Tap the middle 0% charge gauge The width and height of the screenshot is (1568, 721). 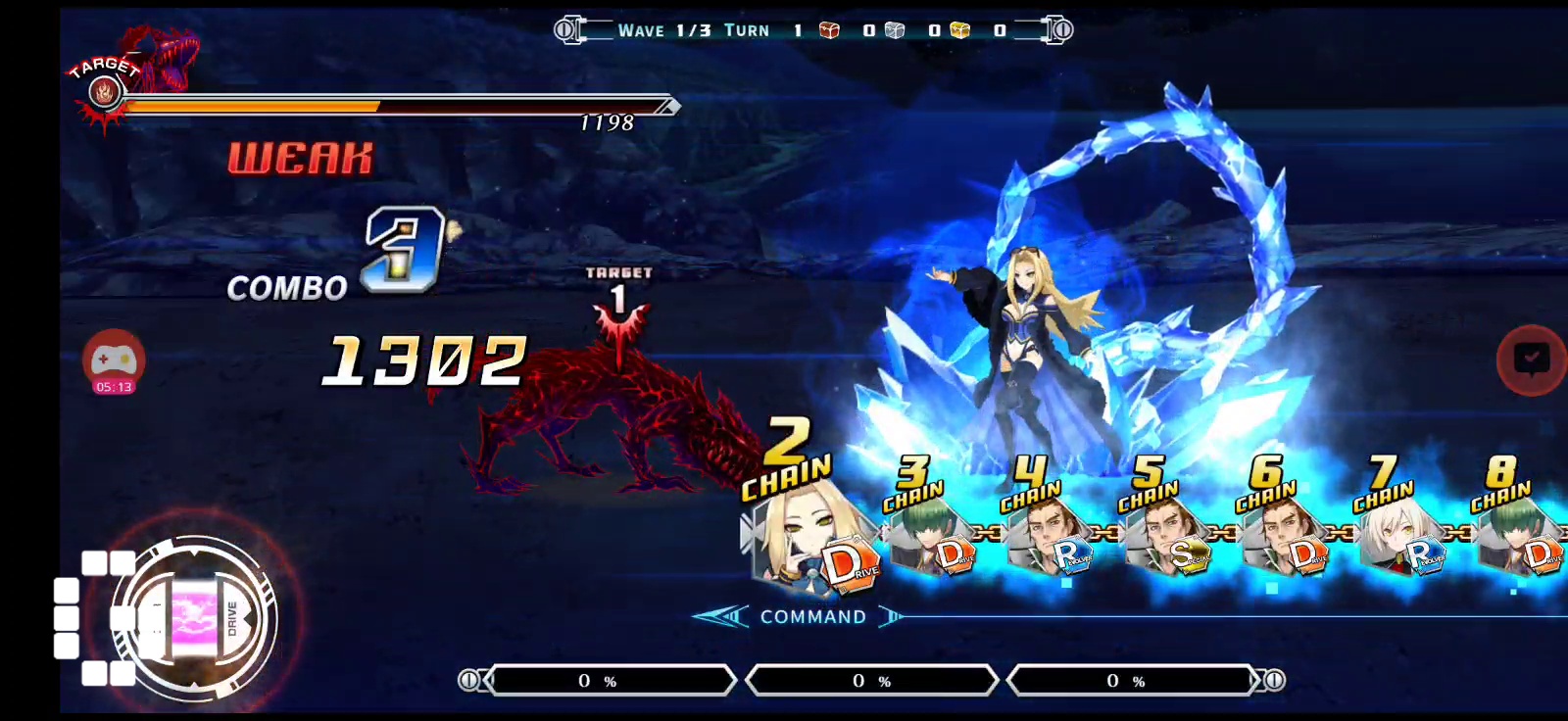[x=872, y=679]
